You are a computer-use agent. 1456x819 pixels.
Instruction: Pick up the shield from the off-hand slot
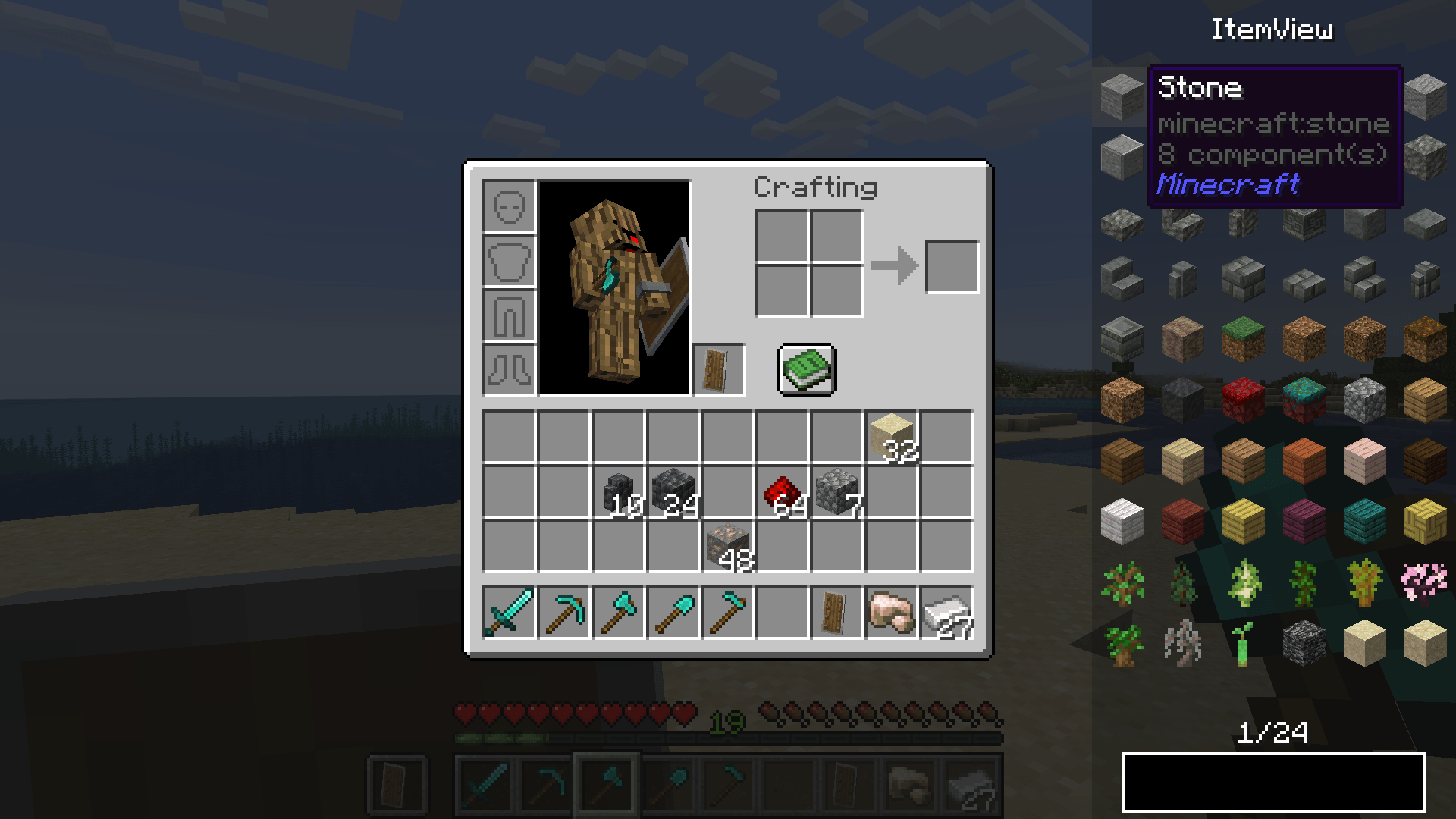point(719,370)
